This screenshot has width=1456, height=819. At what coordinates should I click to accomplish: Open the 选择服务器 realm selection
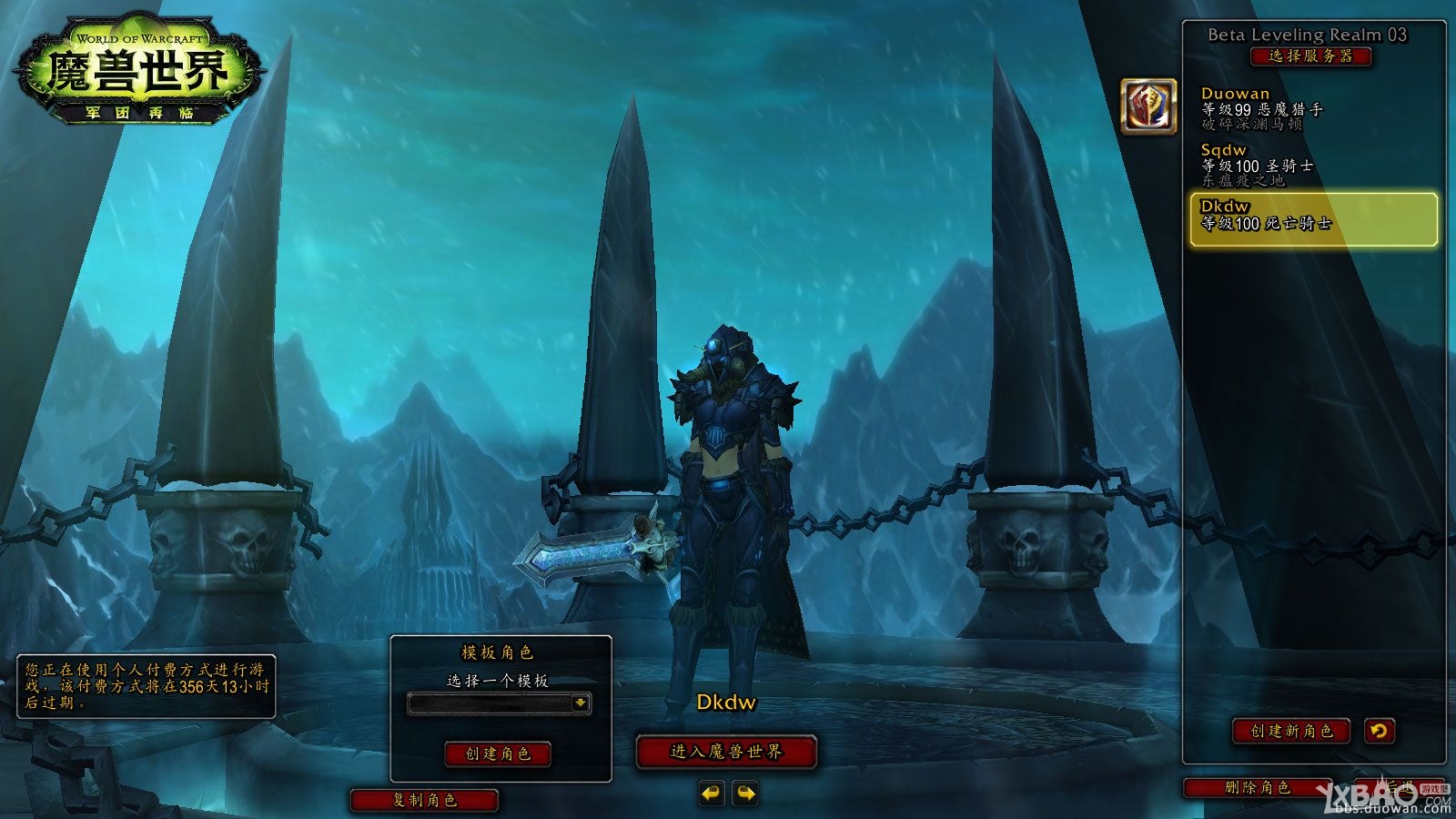pyautogui.click(x=1310, y=56)
